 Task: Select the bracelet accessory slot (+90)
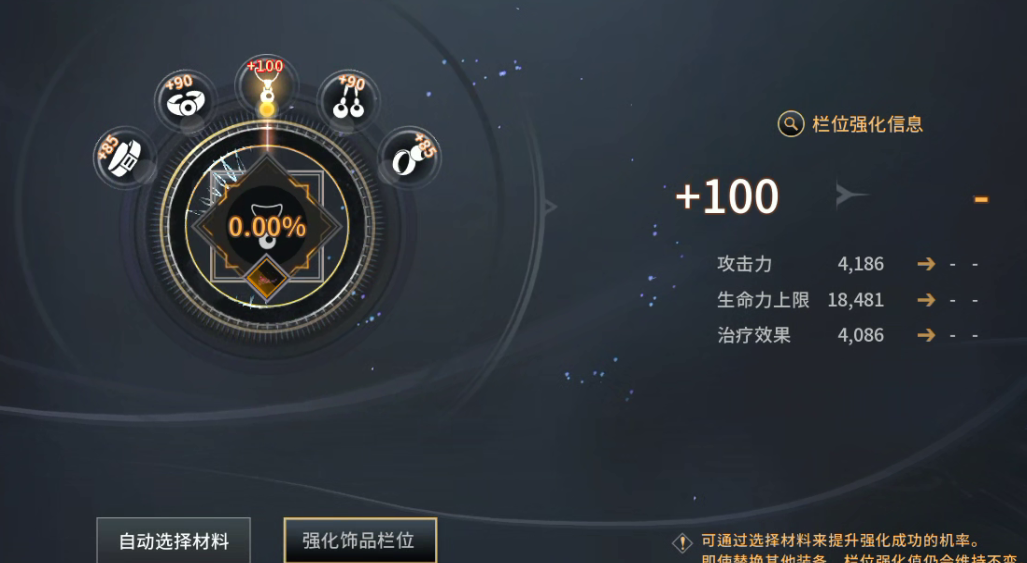(x=185, y=101)
